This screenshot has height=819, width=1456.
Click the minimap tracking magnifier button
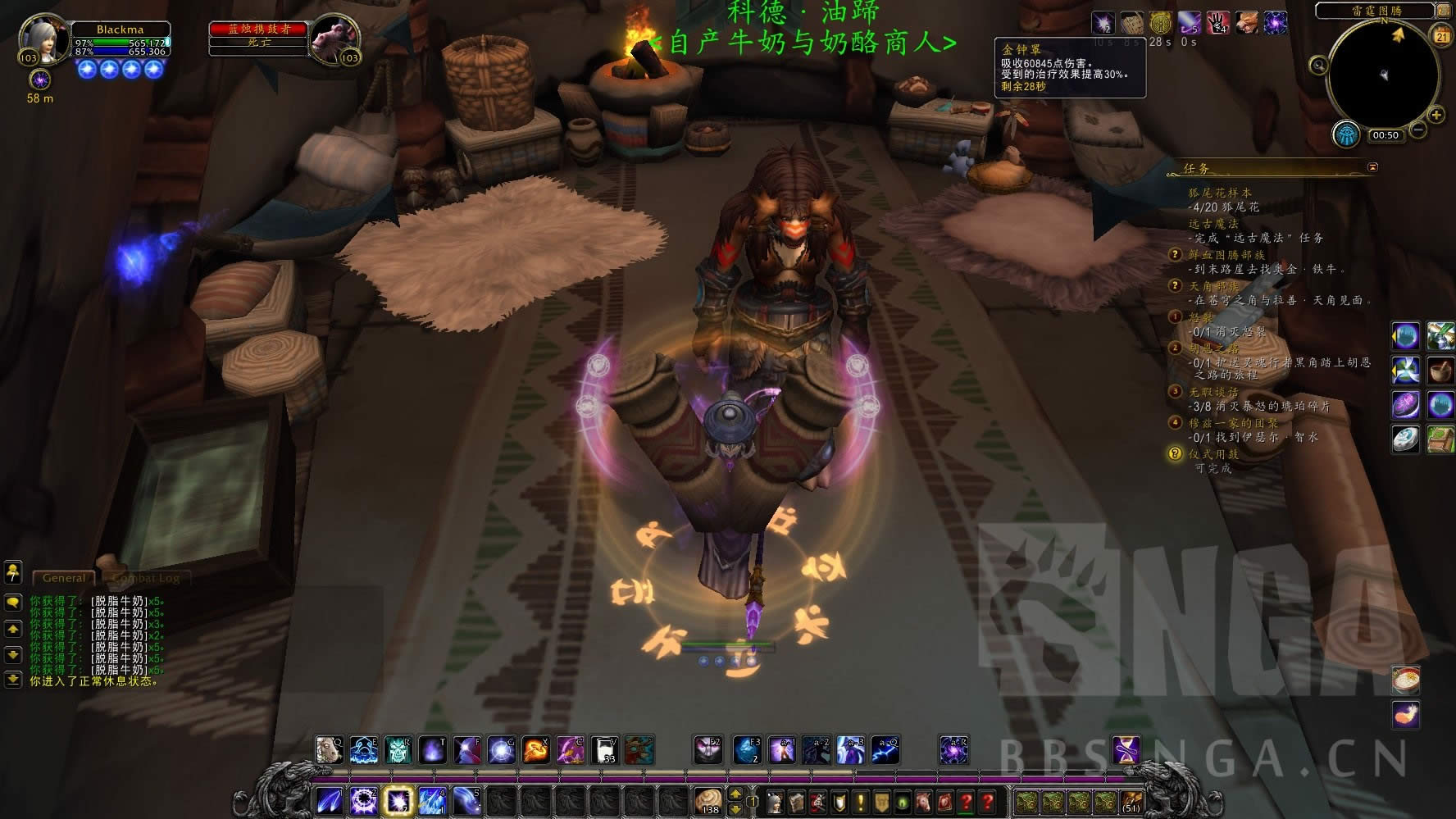click(x=1319, y=65)
